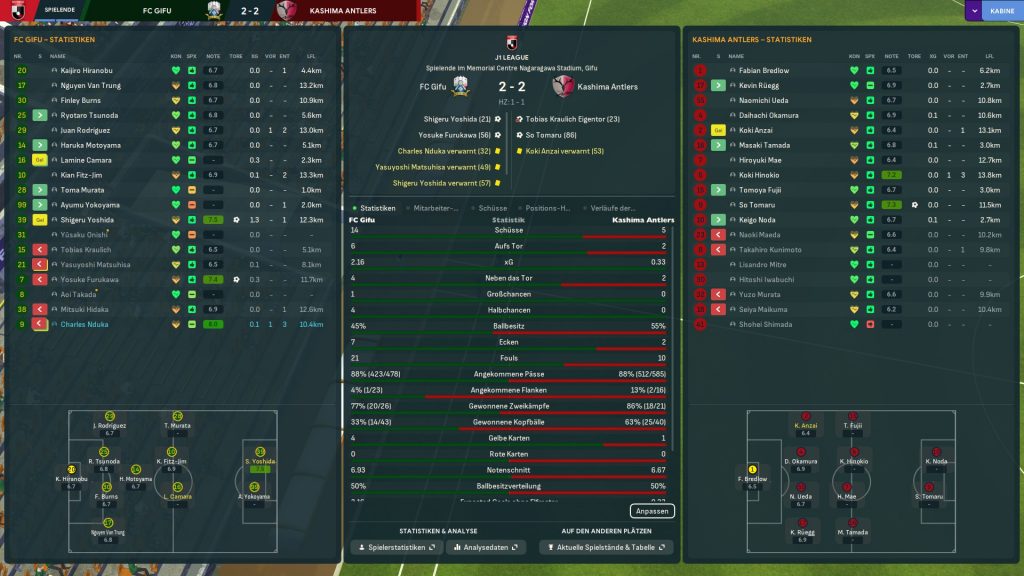Select Charles Nduka in FC Gifu list
Viewport: 1024px width, 576px height.
tap(83, 325)
